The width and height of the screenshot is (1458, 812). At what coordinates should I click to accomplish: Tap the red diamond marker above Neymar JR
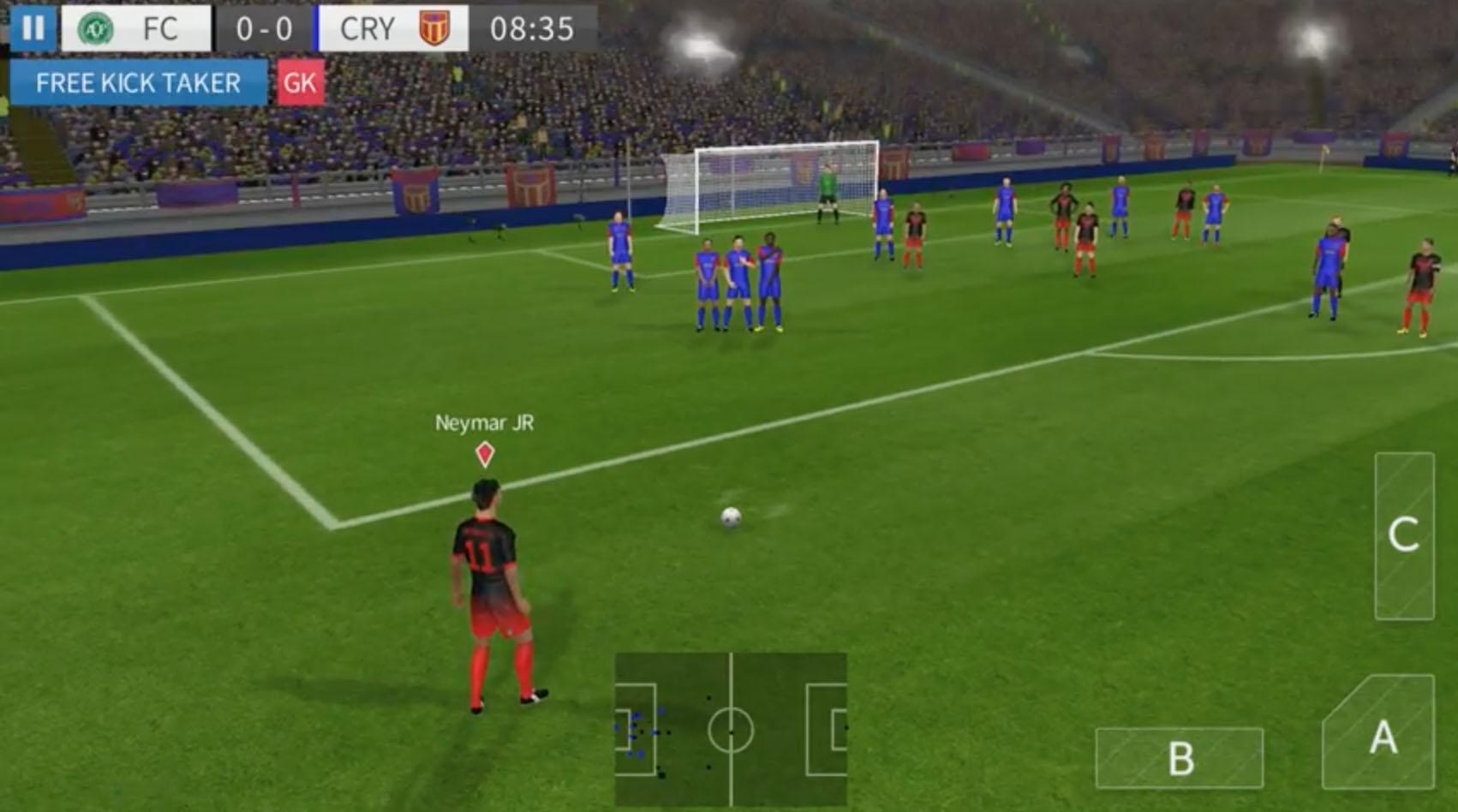pyautogui.click(x=484, y=454)
